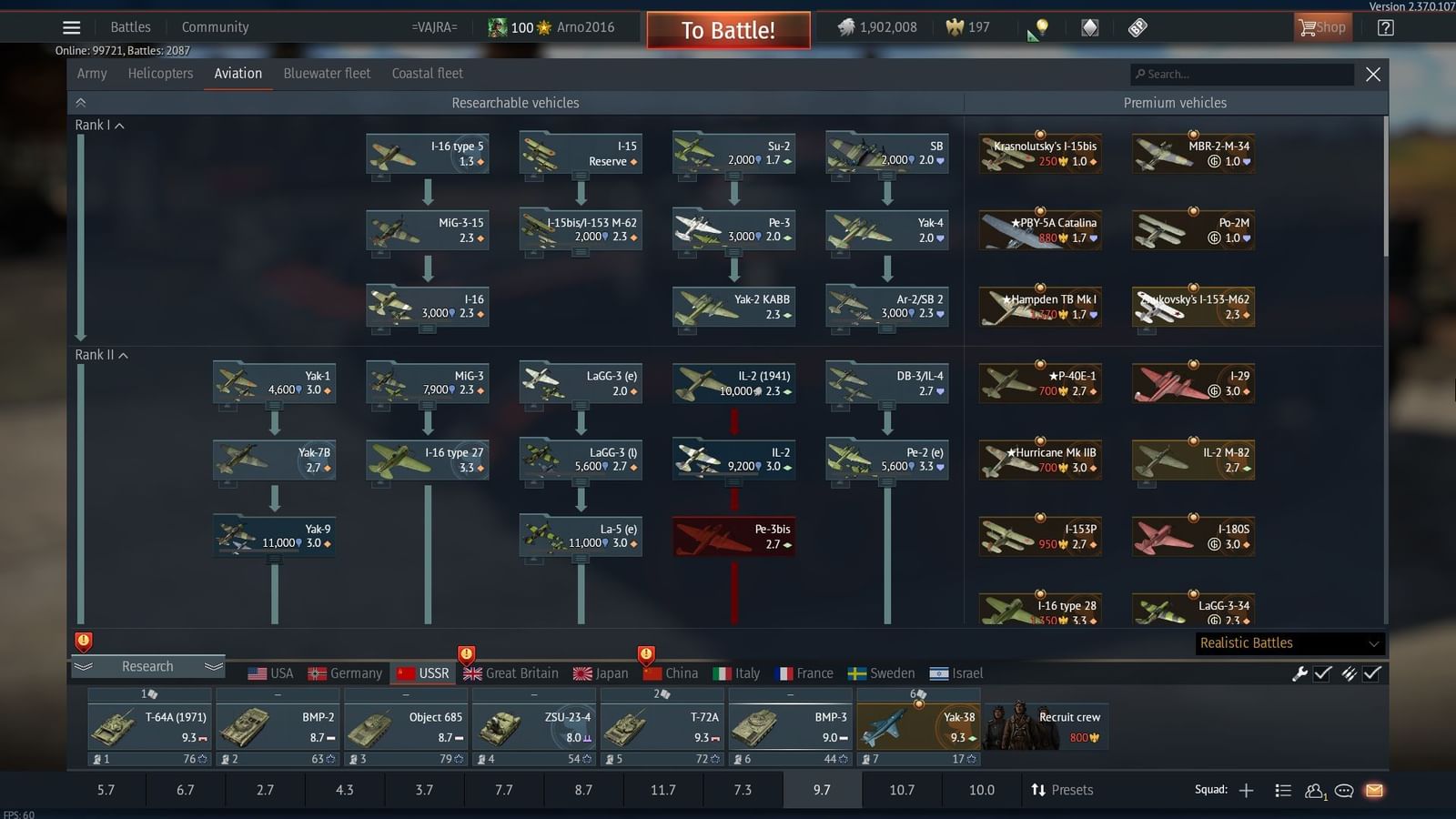Open help via the question mark icon

pyautogui.click(x=1384, y=27)
